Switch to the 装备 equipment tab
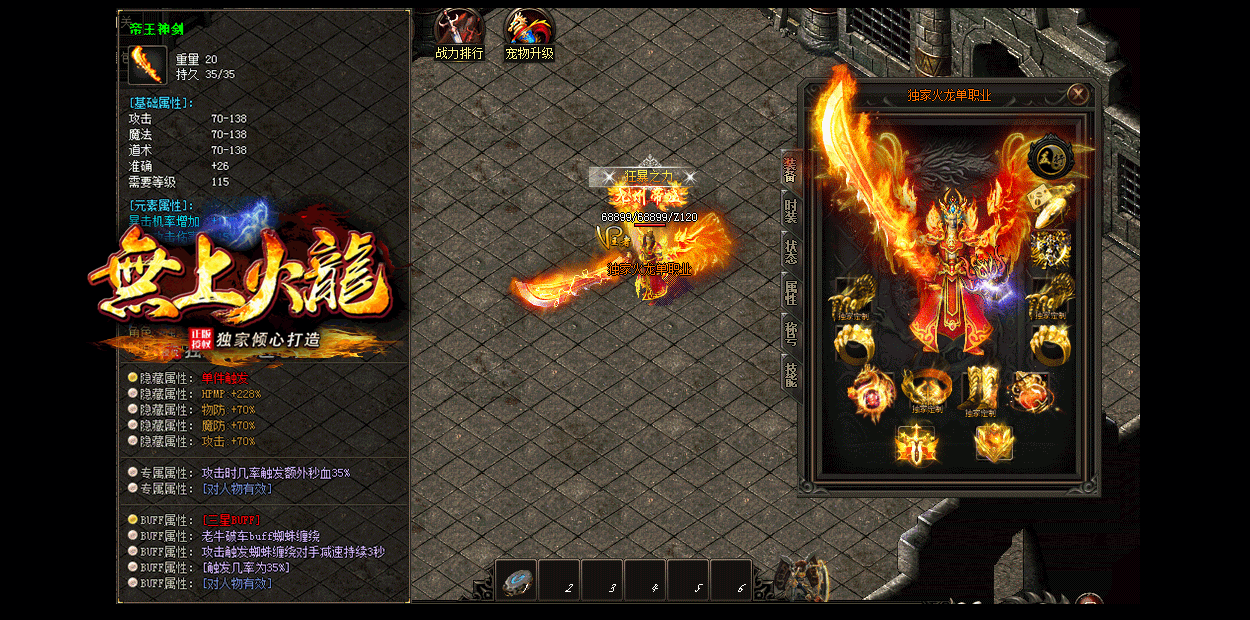This screenshot has width=1250, height=620. (x=790, y=170)
